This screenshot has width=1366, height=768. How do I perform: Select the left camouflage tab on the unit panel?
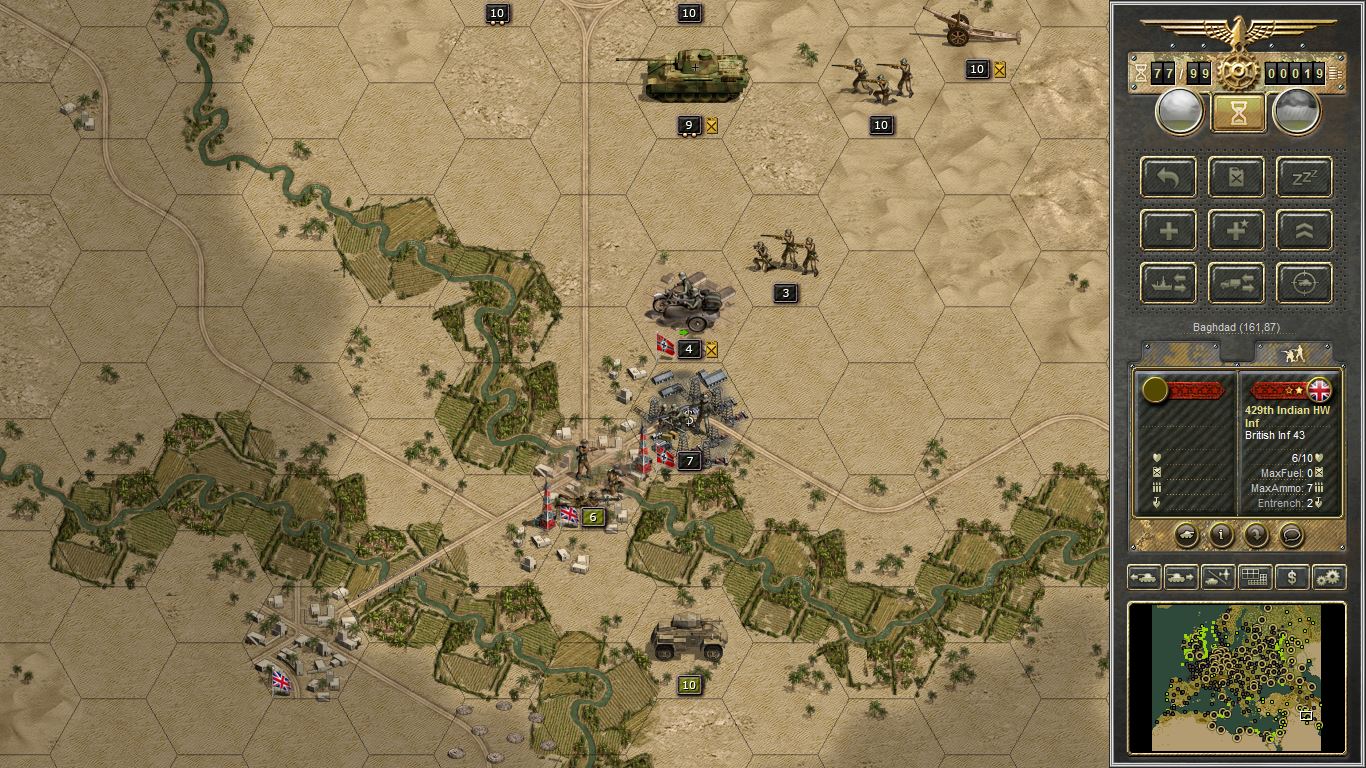tap(1180, 352)
